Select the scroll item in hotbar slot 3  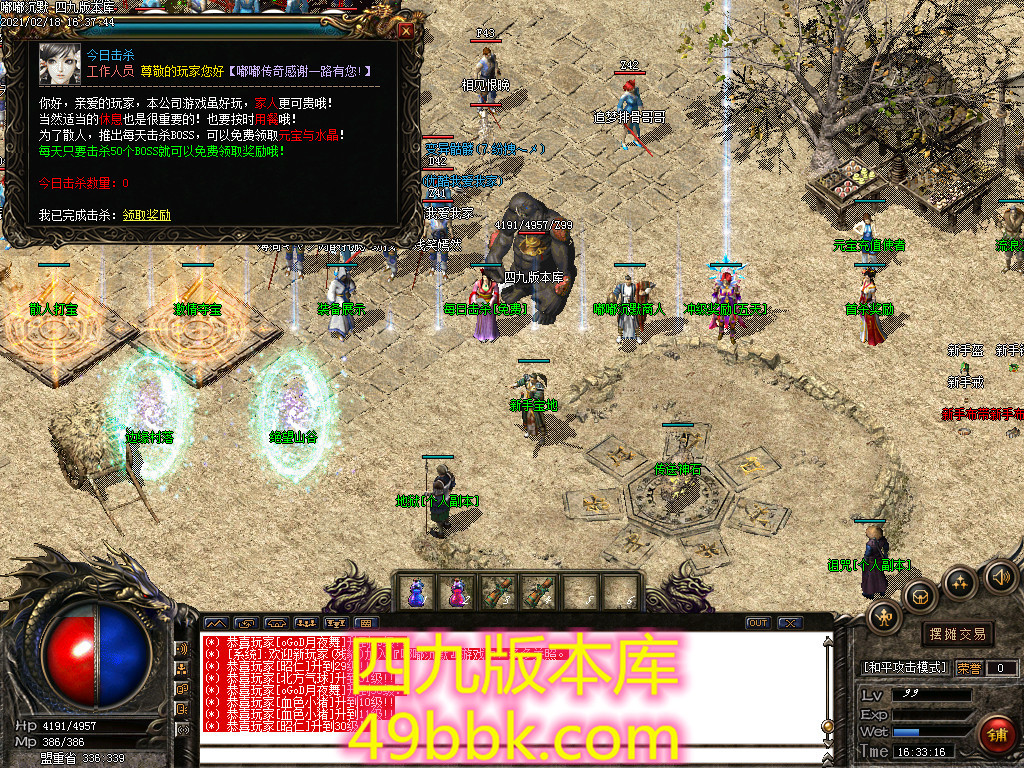[x=497, y=591]
